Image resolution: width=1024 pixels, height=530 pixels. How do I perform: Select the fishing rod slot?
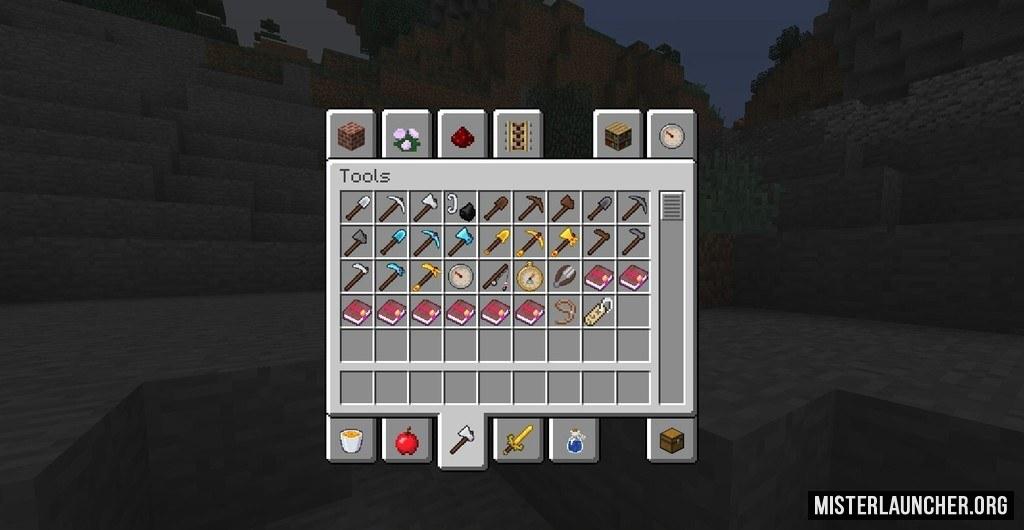click(495, 276)
